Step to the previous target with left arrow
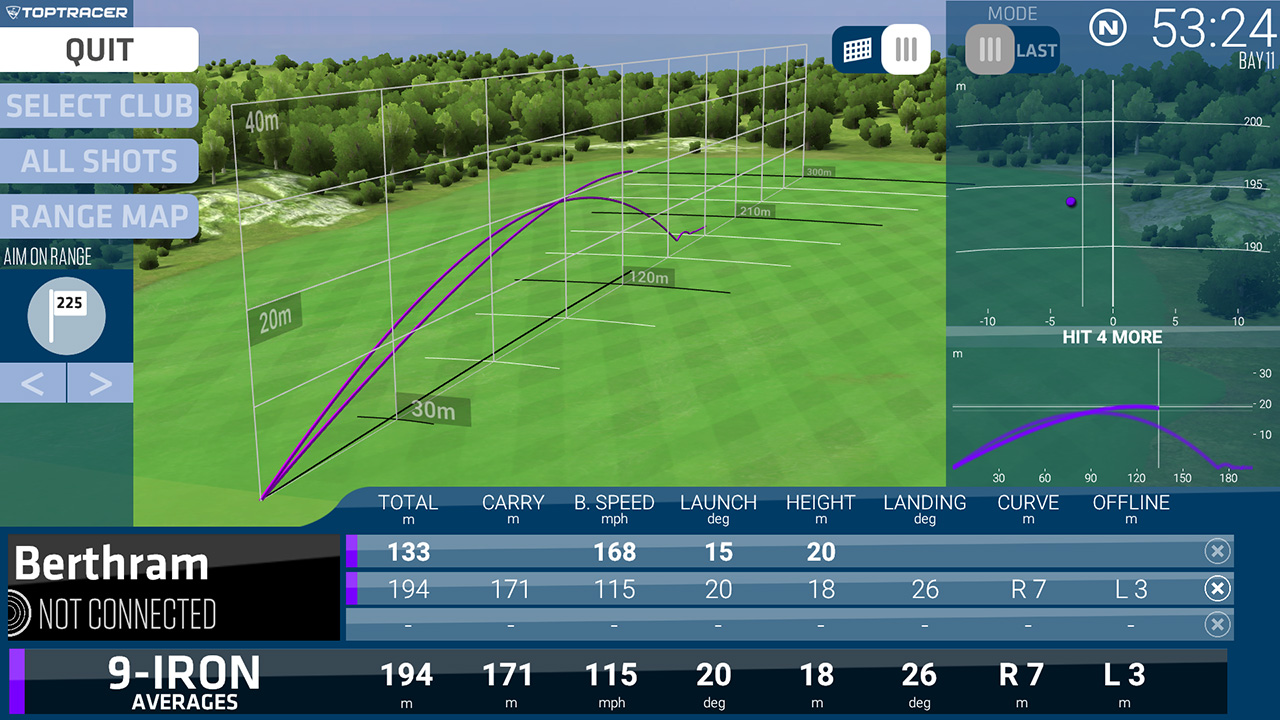 pyautogui.click(x=33, y=383)
